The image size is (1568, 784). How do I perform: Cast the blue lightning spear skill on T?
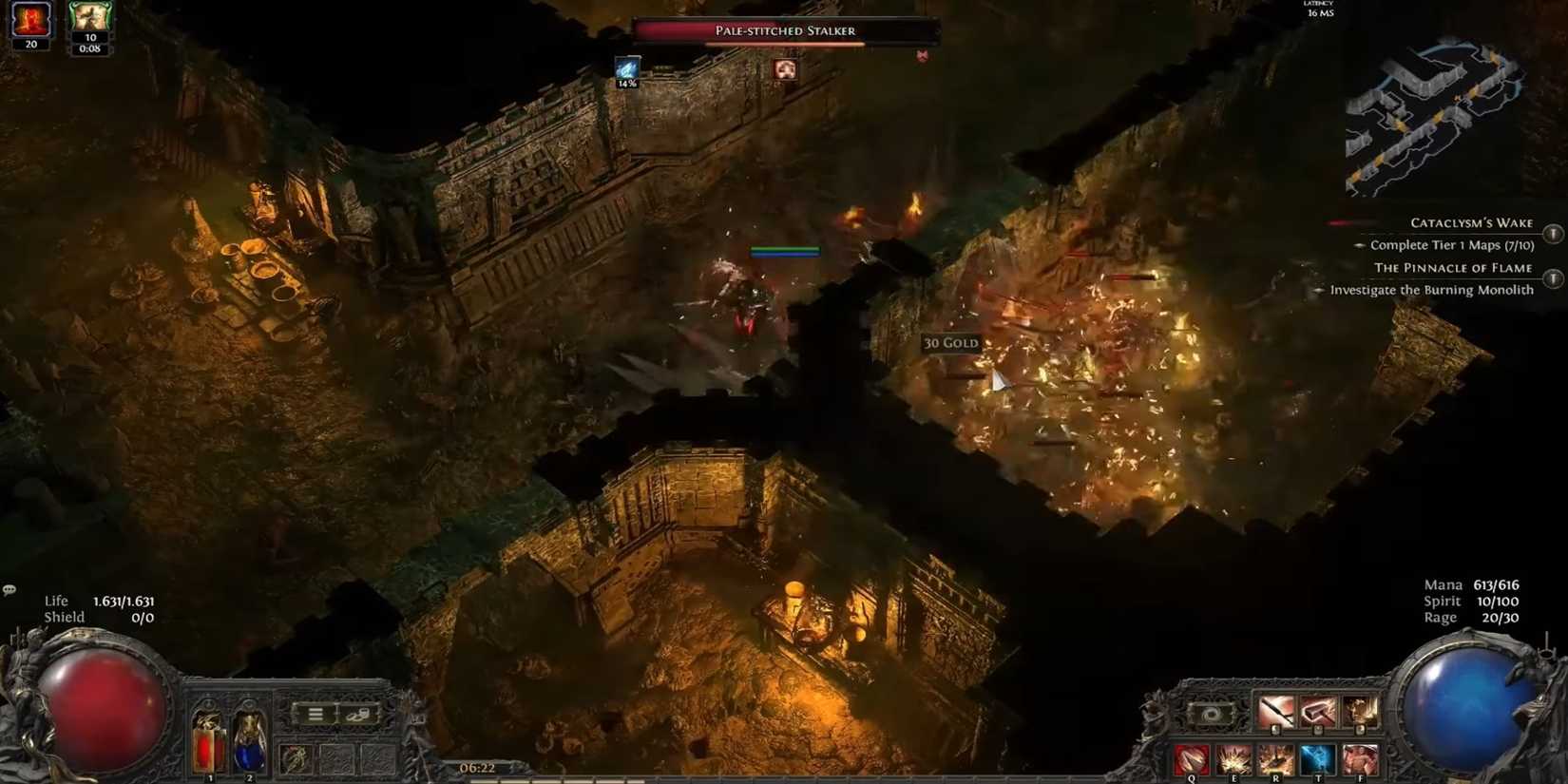[1319, 758]
